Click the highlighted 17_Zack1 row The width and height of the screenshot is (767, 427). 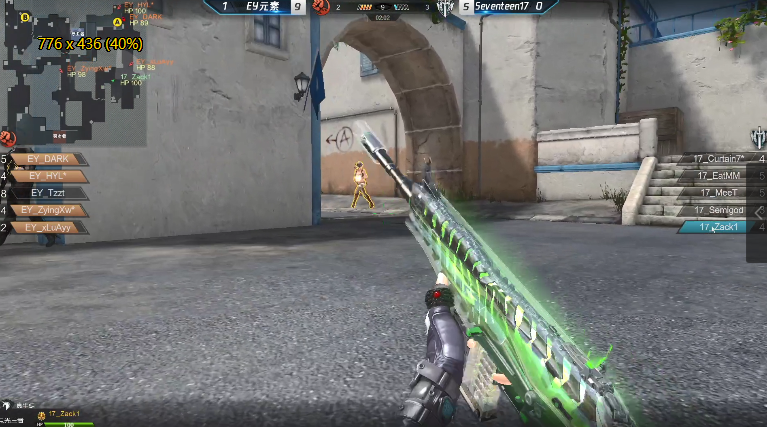[x=714, y=227]
